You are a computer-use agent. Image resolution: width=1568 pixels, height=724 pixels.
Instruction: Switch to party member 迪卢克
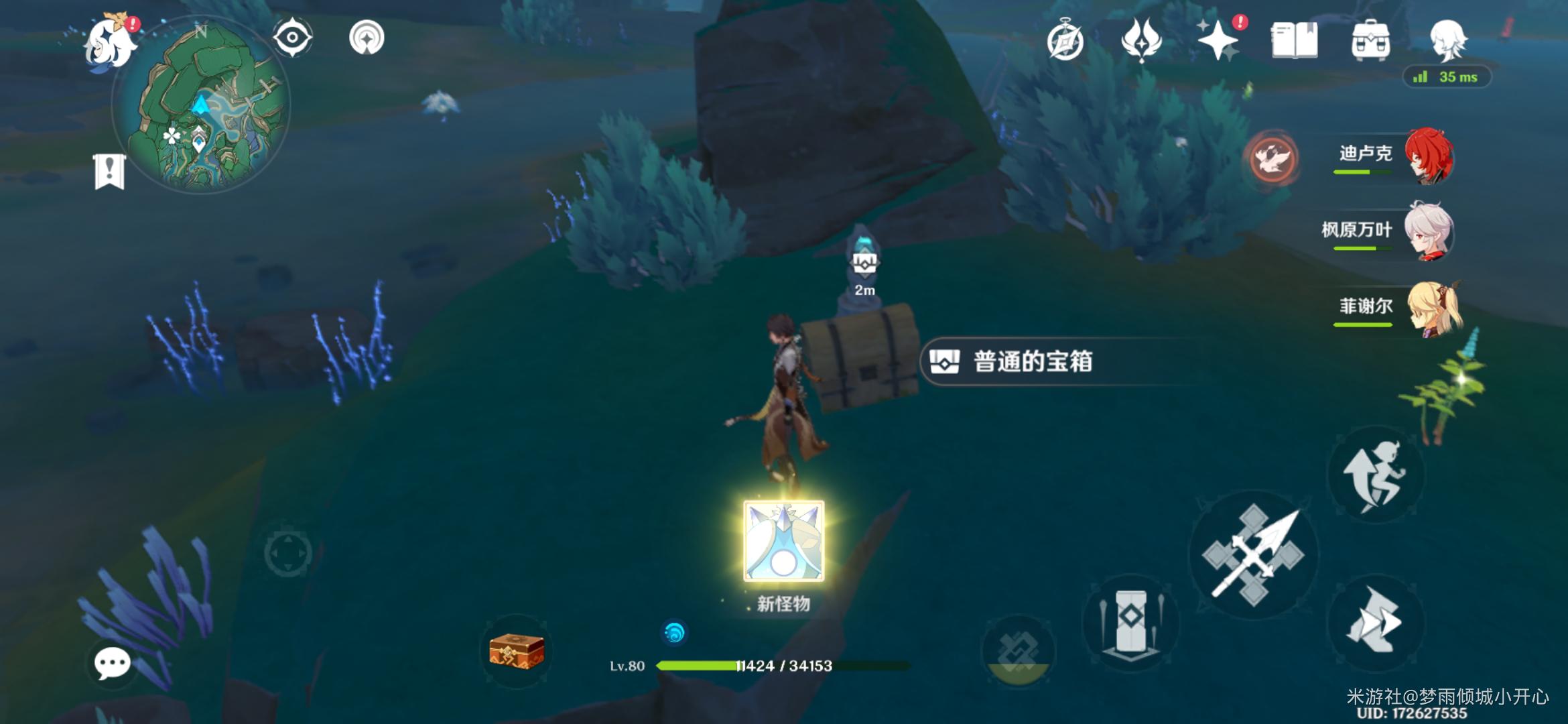tap(1394, 157)
